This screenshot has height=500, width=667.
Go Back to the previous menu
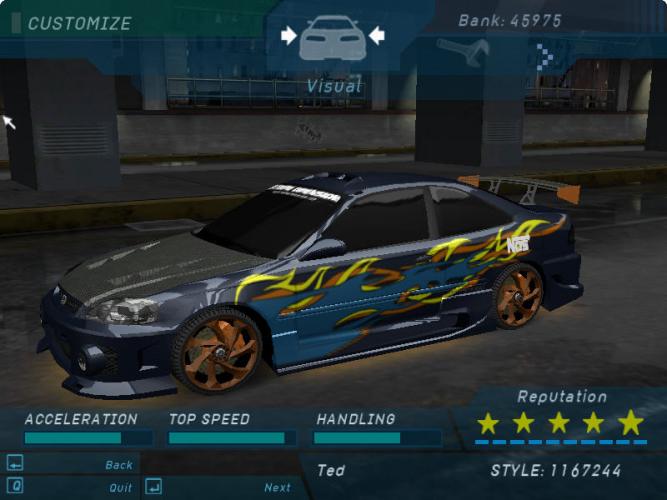[118, 465]
